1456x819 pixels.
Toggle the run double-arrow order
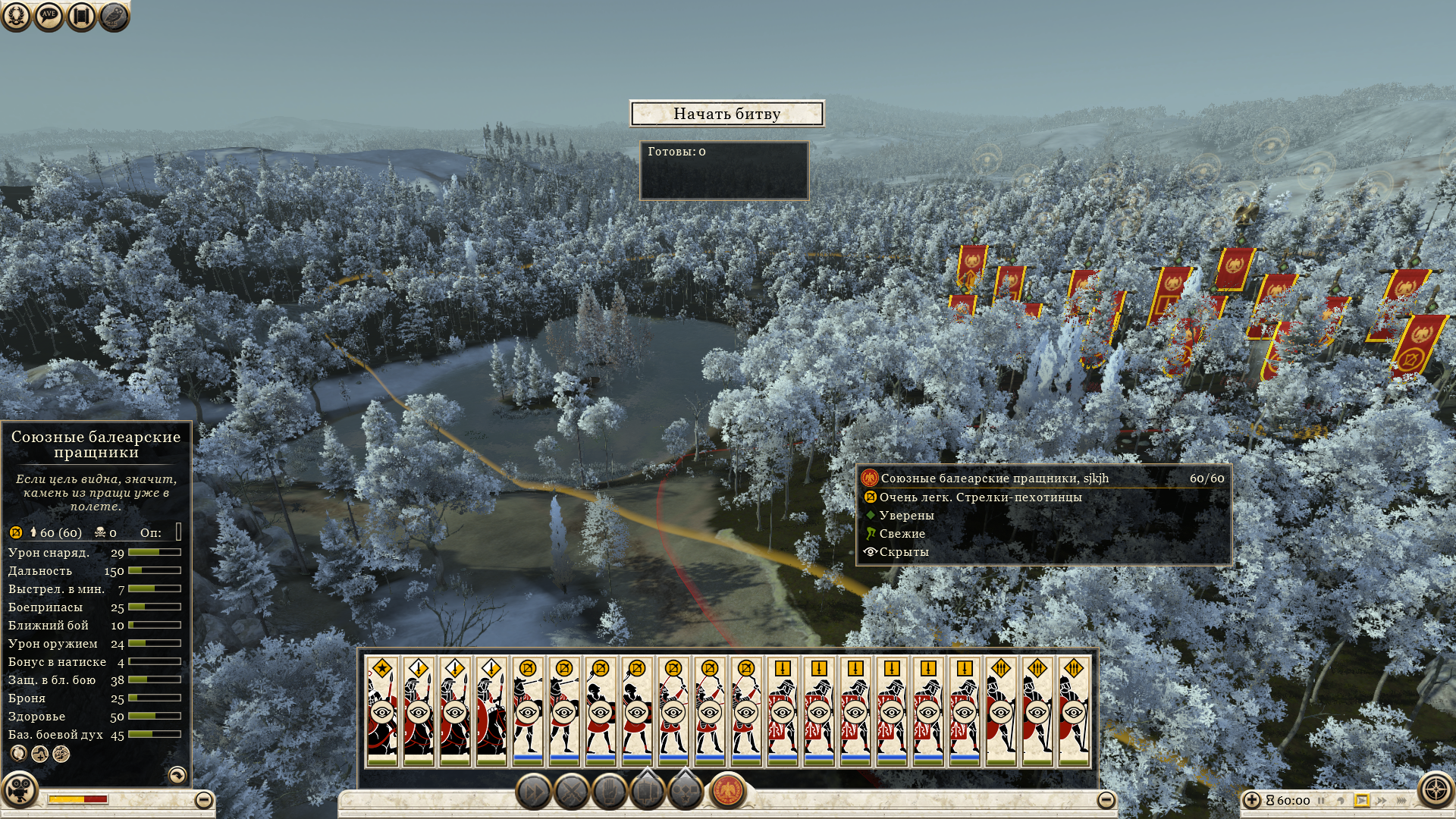pos(533,792)
